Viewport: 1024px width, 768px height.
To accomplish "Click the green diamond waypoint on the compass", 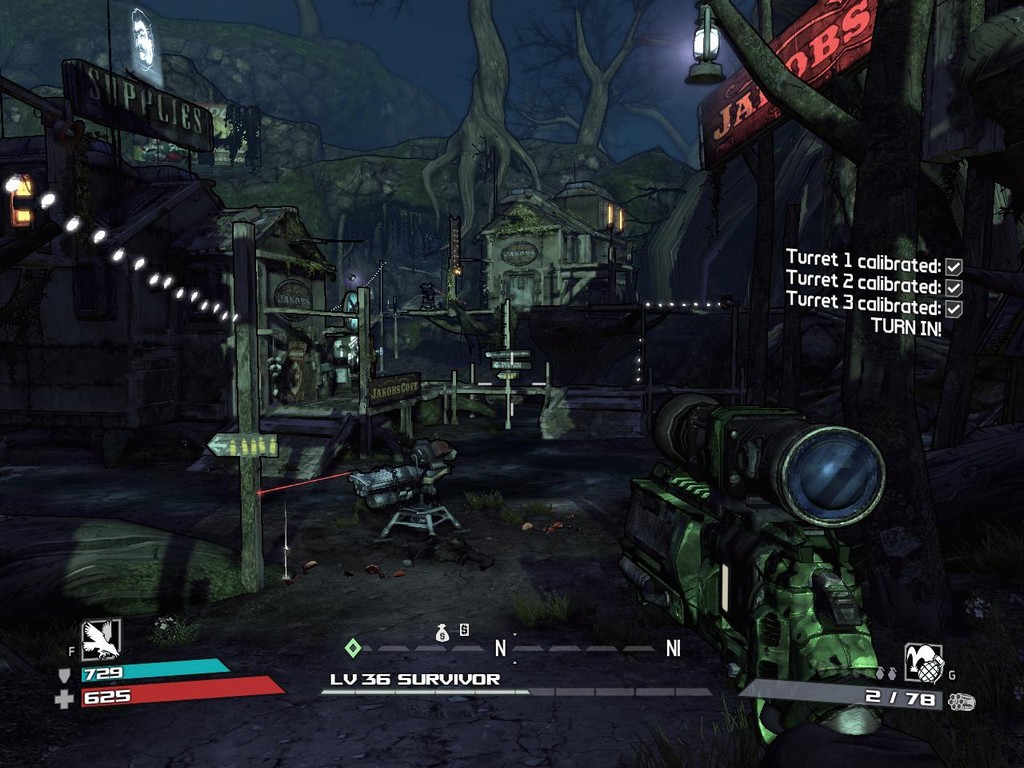I will (x=352, y=647).
